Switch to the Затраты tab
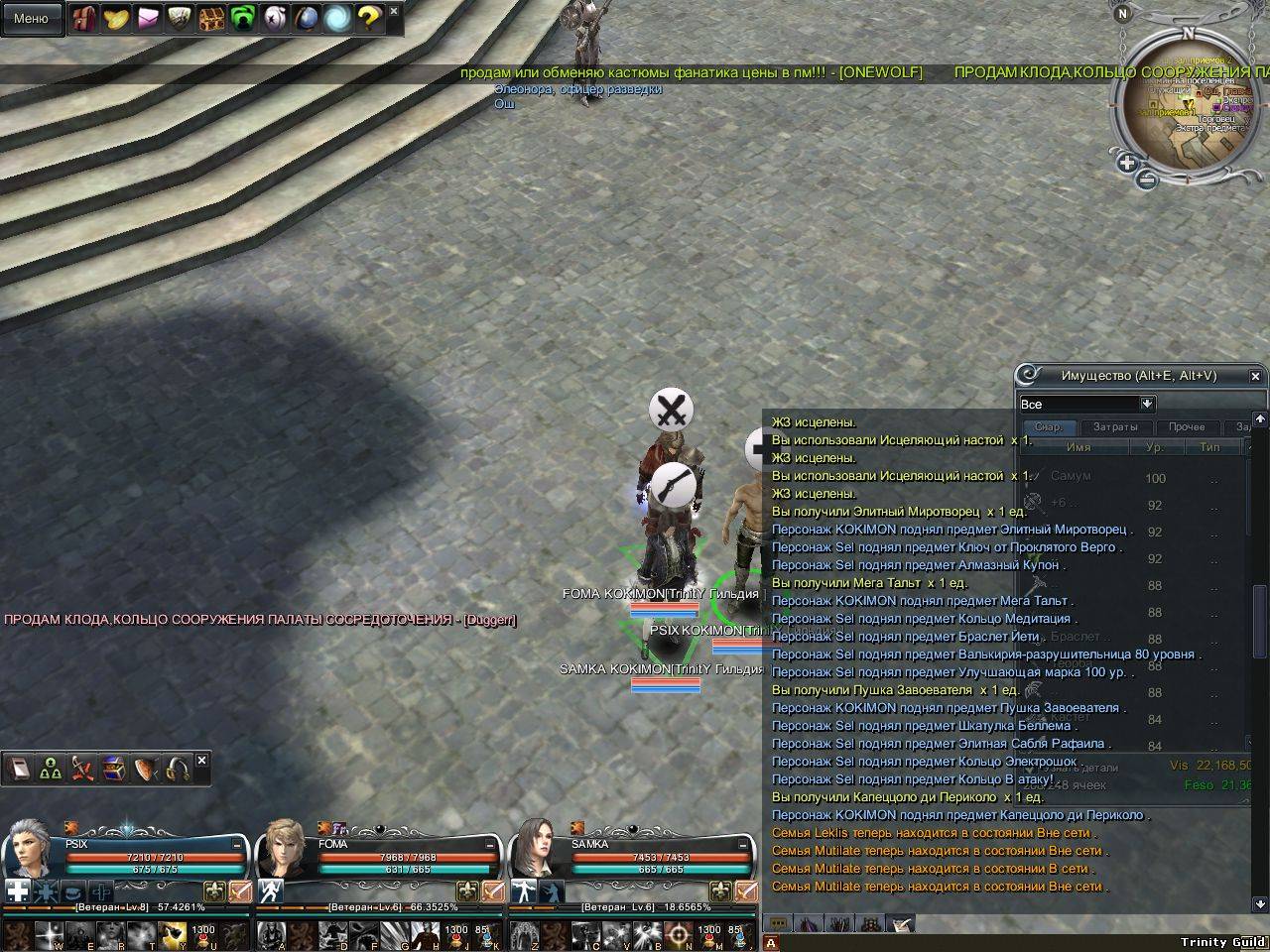This screenshot has height=952, width=1270. tap(1115, 427)
